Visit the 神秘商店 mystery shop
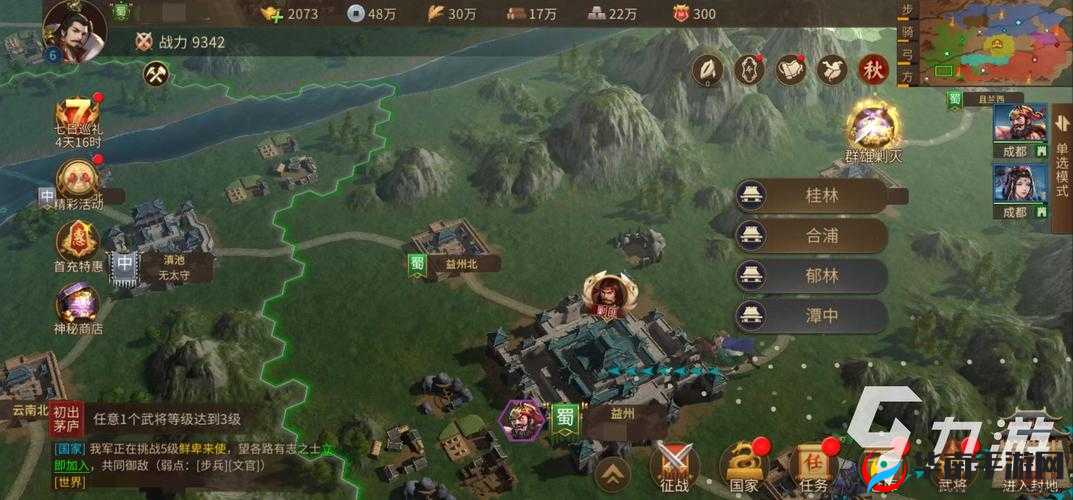 coord(78,305)
